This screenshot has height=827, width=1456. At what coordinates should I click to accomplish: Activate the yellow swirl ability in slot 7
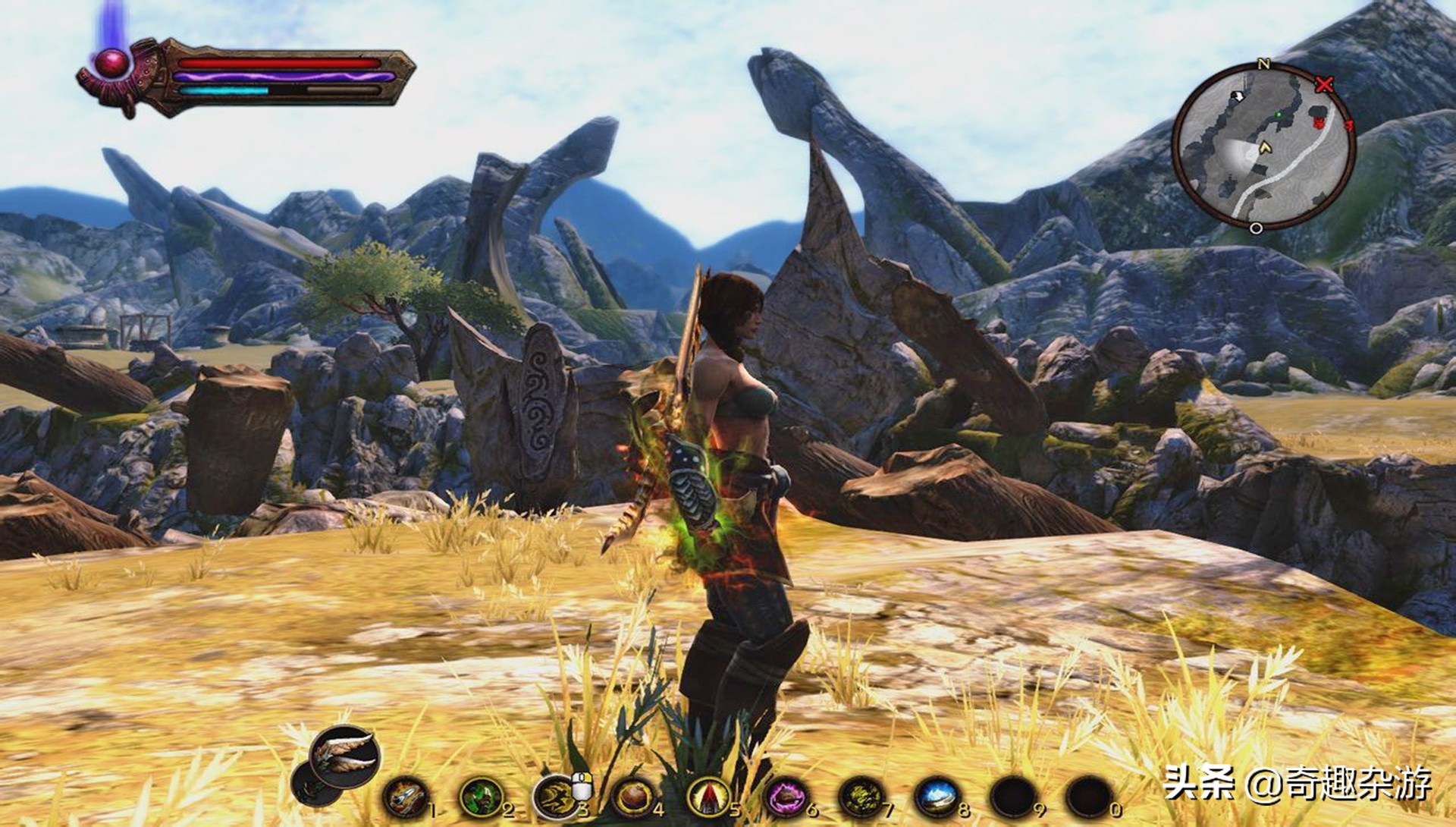pyautogui.click(x=861, y=797)
